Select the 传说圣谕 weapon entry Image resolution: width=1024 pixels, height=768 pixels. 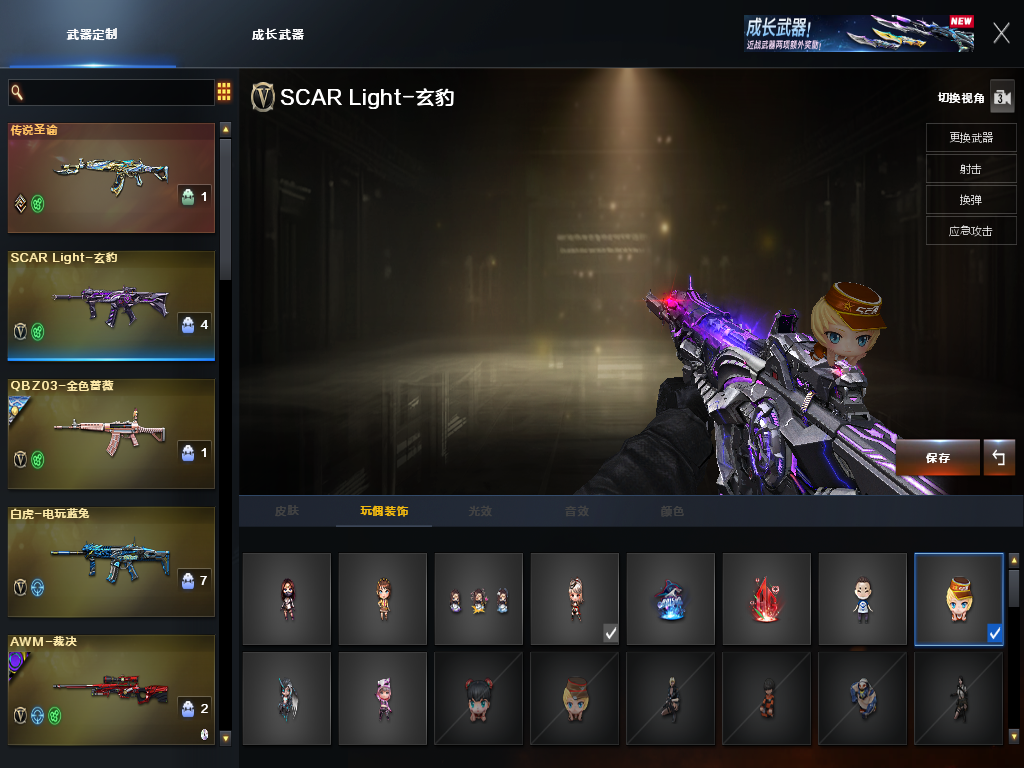[x=112, y=178]
